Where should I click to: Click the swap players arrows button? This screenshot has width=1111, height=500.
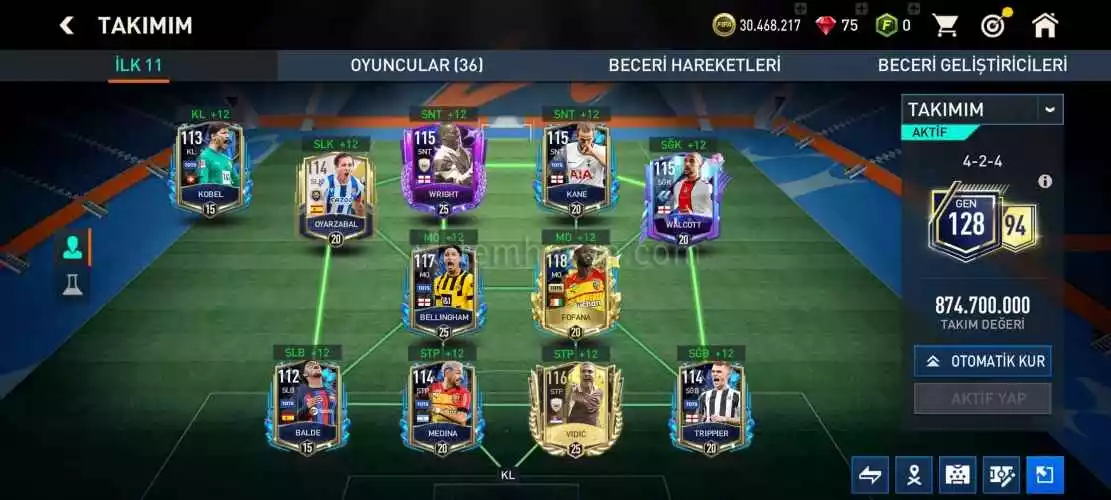[x=871, y=475]
